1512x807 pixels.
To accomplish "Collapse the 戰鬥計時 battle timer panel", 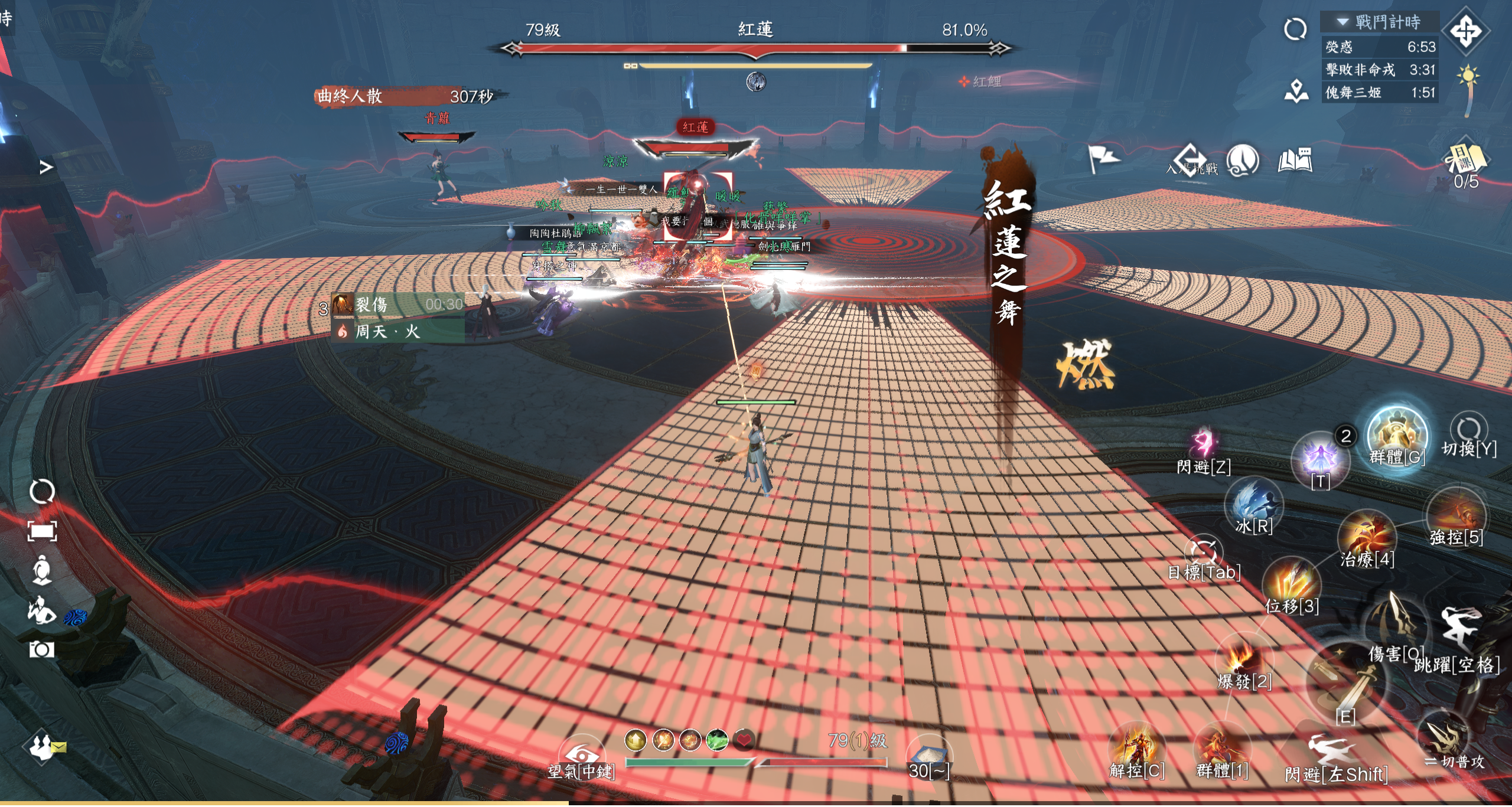I will tap(1342, 22).
